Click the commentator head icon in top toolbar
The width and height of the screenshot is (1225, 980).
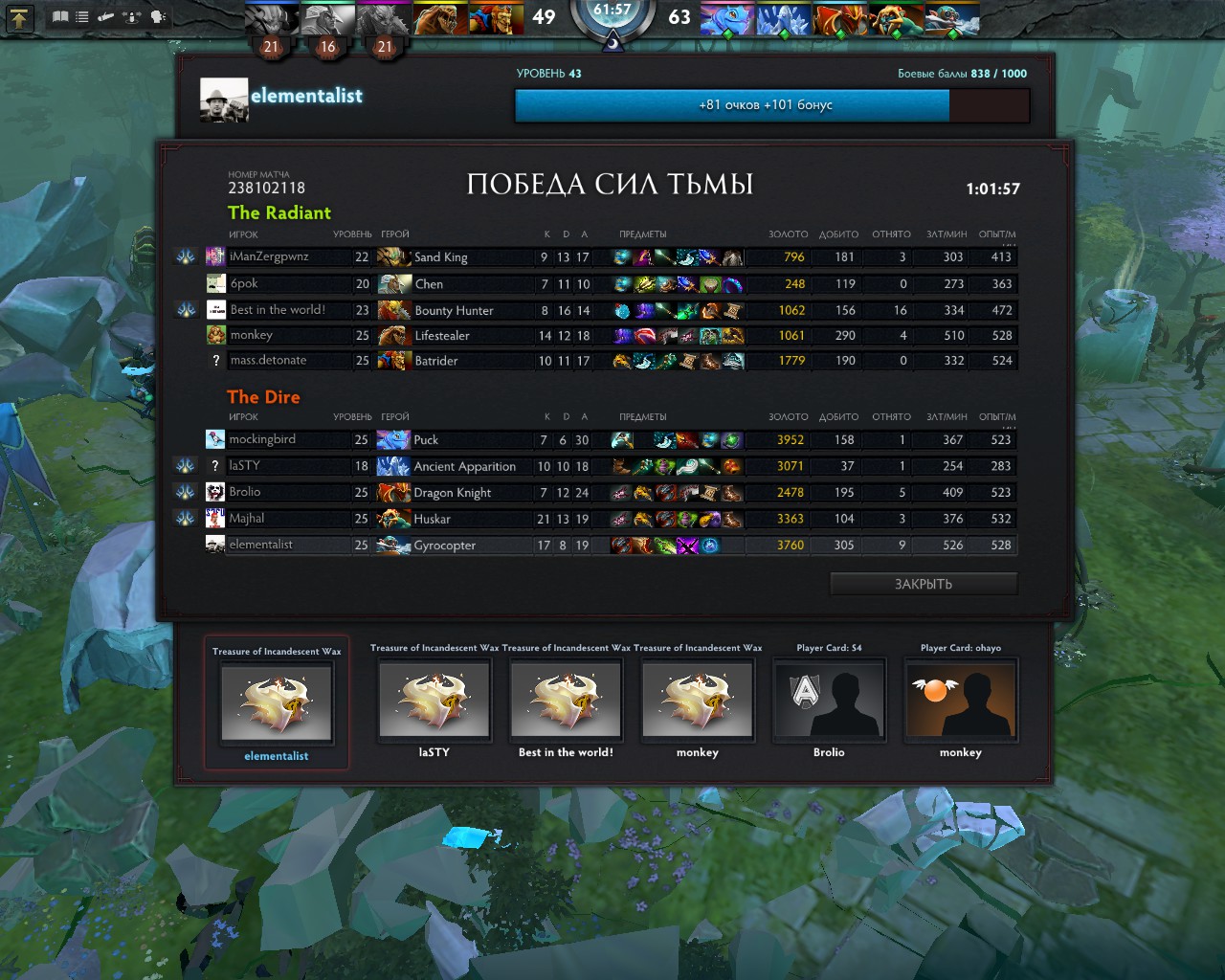tap(159, 16)
